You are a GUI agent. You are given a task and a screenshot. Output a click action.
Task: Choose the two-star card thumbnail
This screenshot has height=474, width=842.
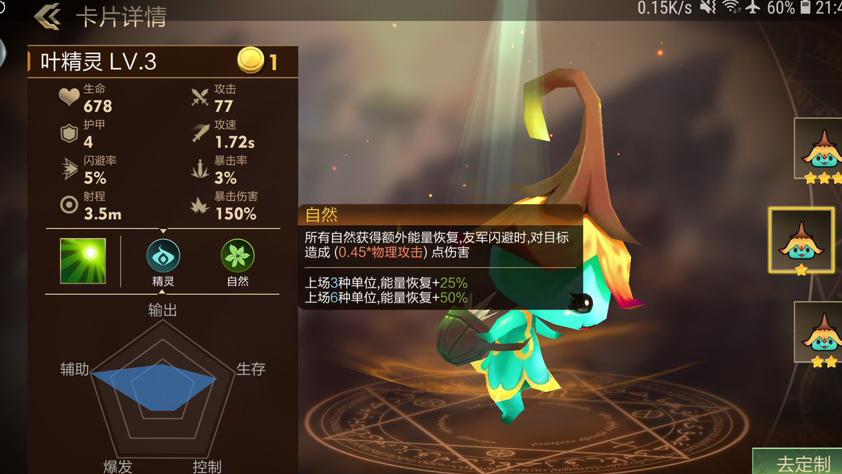(x=820, y=333)
